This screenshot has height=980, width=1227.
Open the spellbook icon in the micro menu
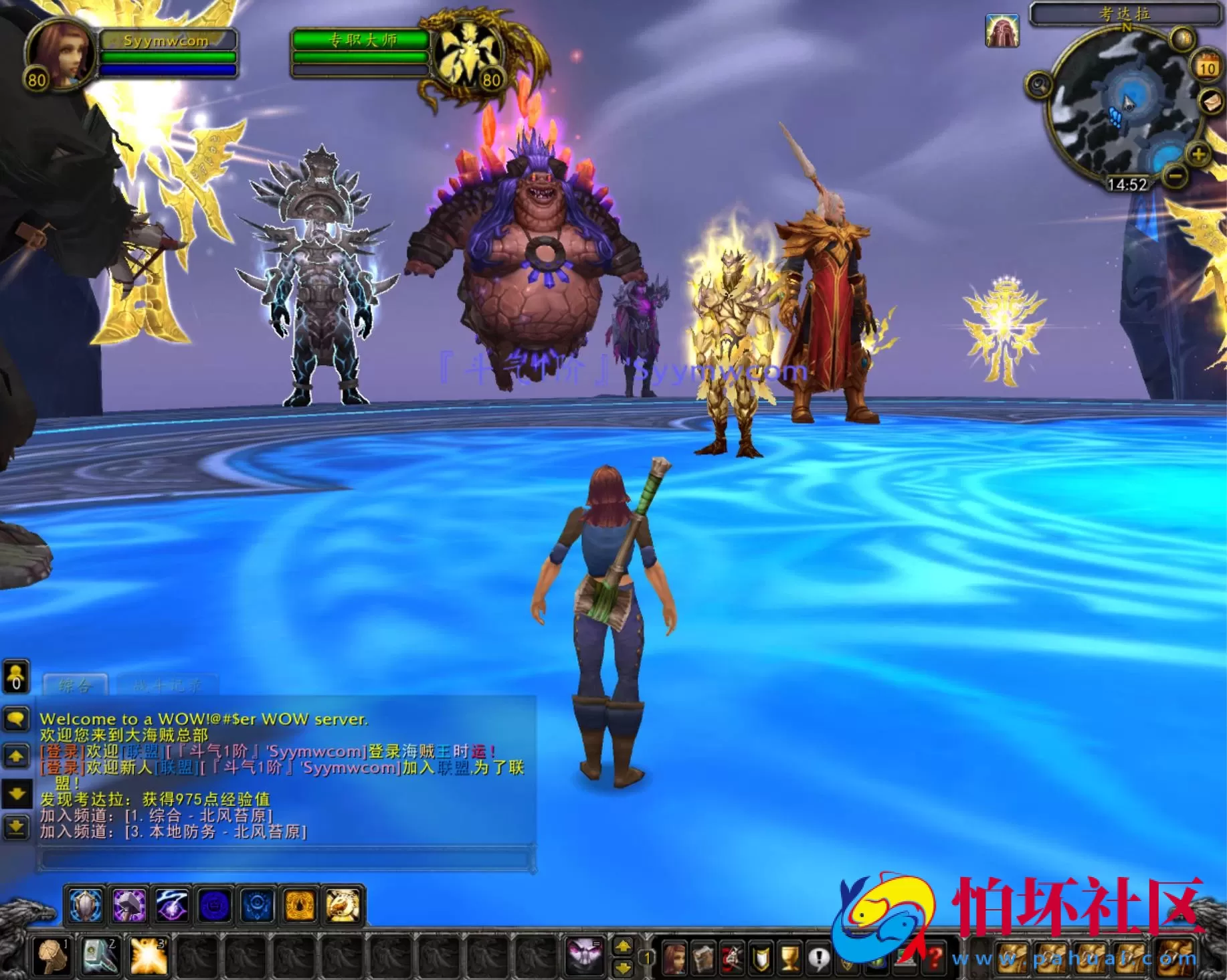click(x=702, y=957)
